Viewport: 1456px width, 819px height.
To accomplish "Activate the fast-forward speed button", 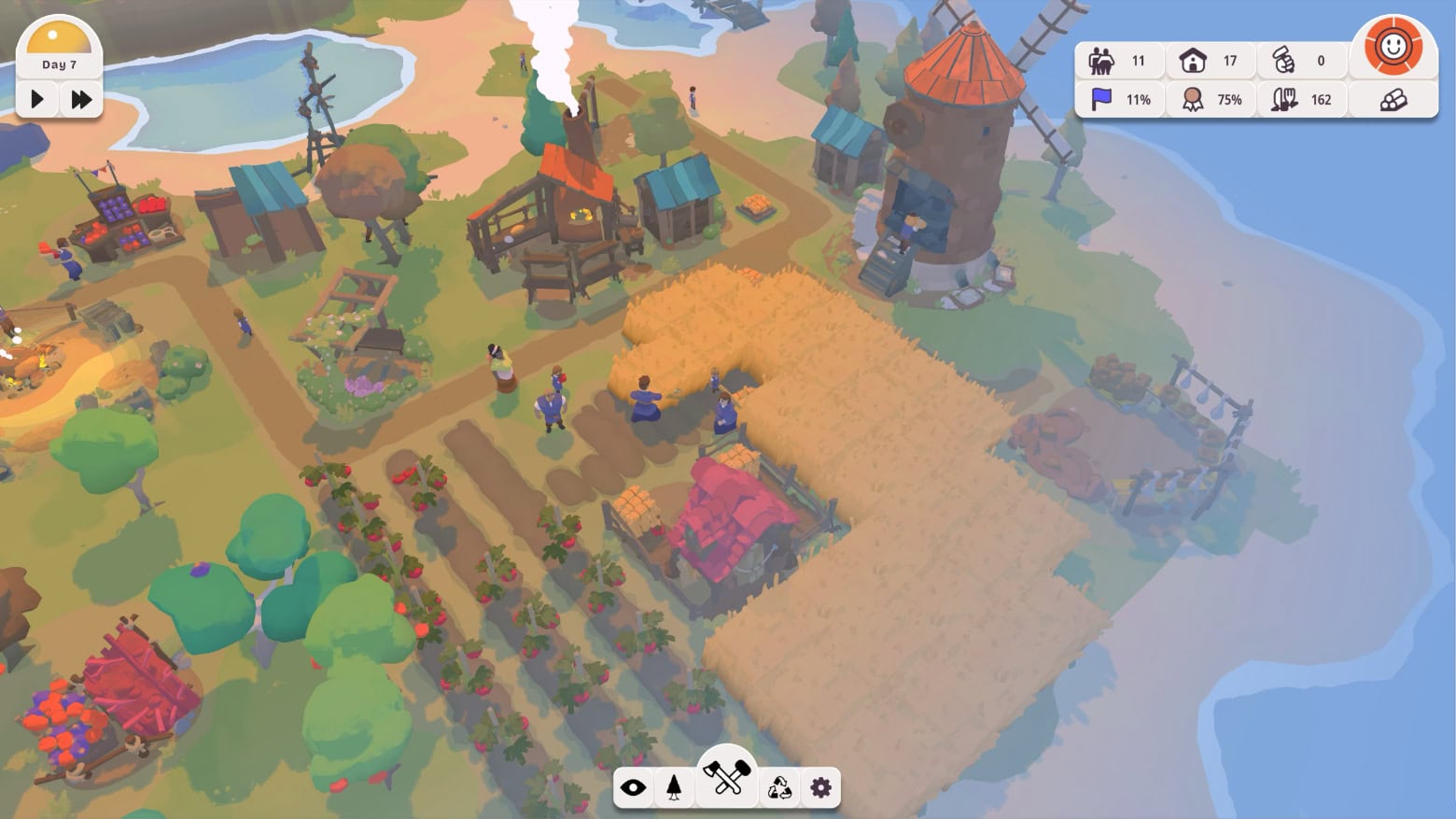I will point(81,99).
